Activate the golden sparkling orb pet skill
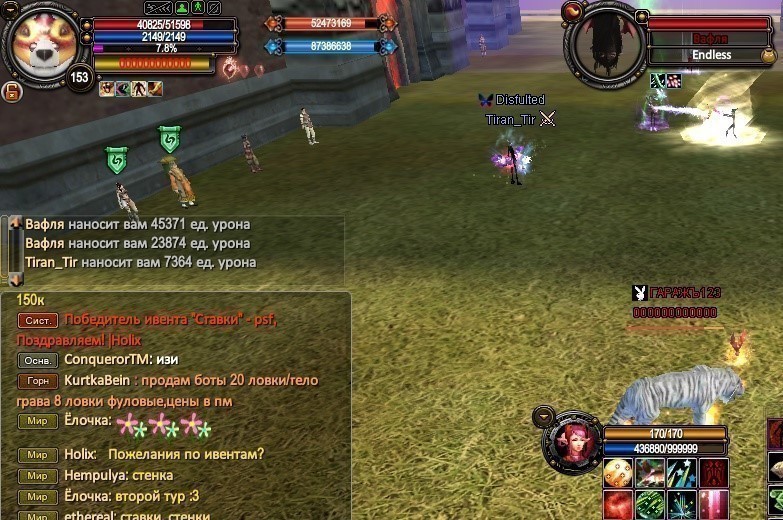783x520 pixels. pyautogui.click(x=618, y=473)
